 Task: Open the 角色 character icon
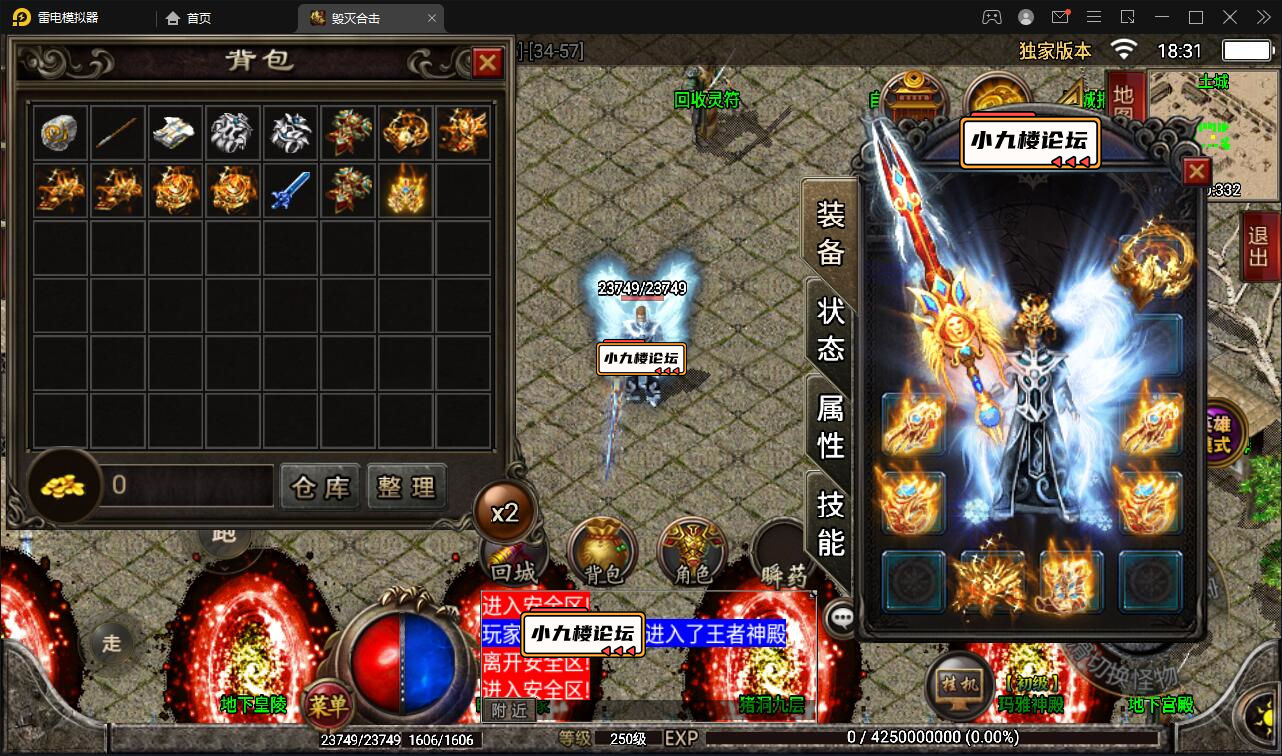[x=691, y=551]
